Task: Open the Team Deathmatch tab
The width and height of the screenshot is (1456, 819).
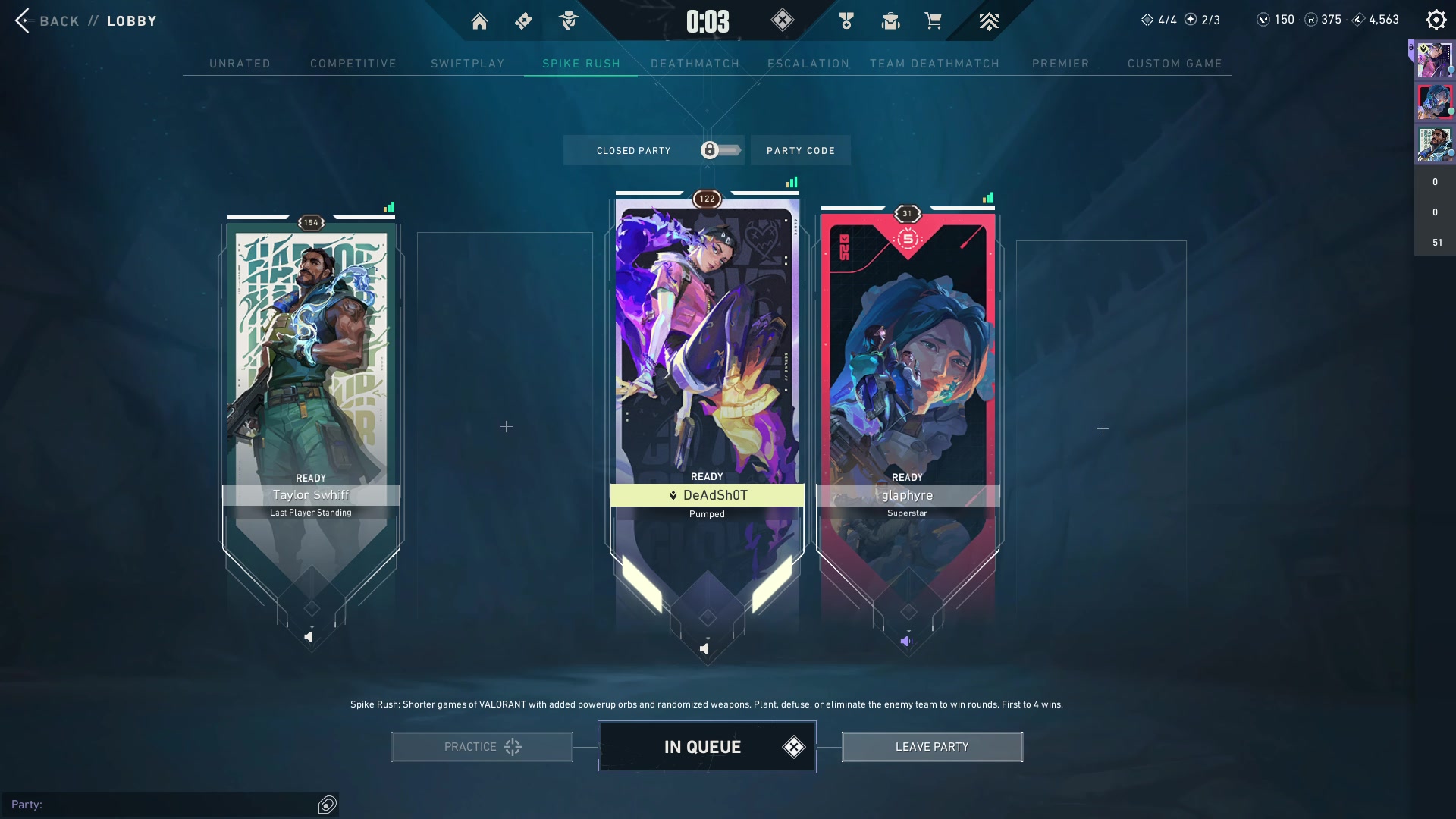Action: click(x=934, y=64)
